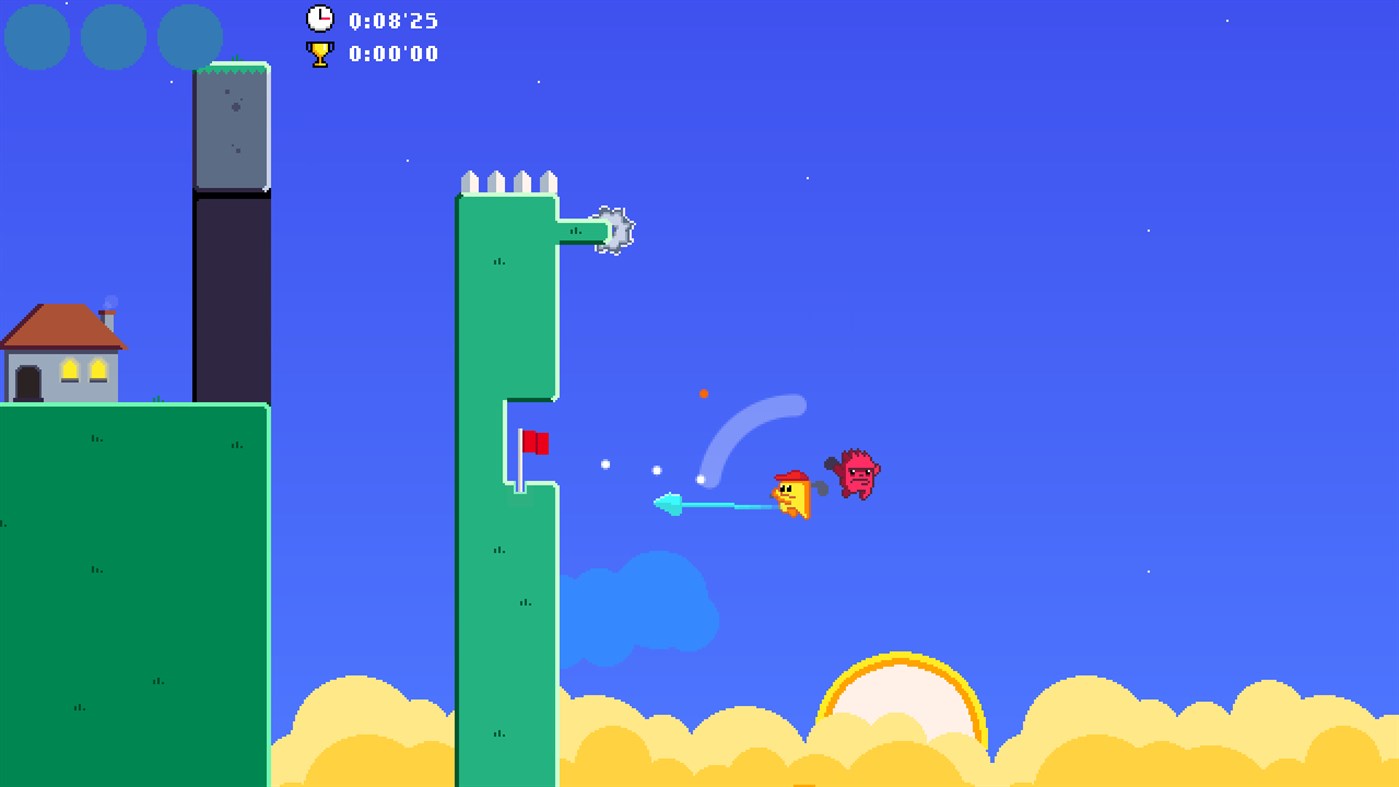Click the best time record display
The width and height of the screenshot is (1399, 787).
392,54
